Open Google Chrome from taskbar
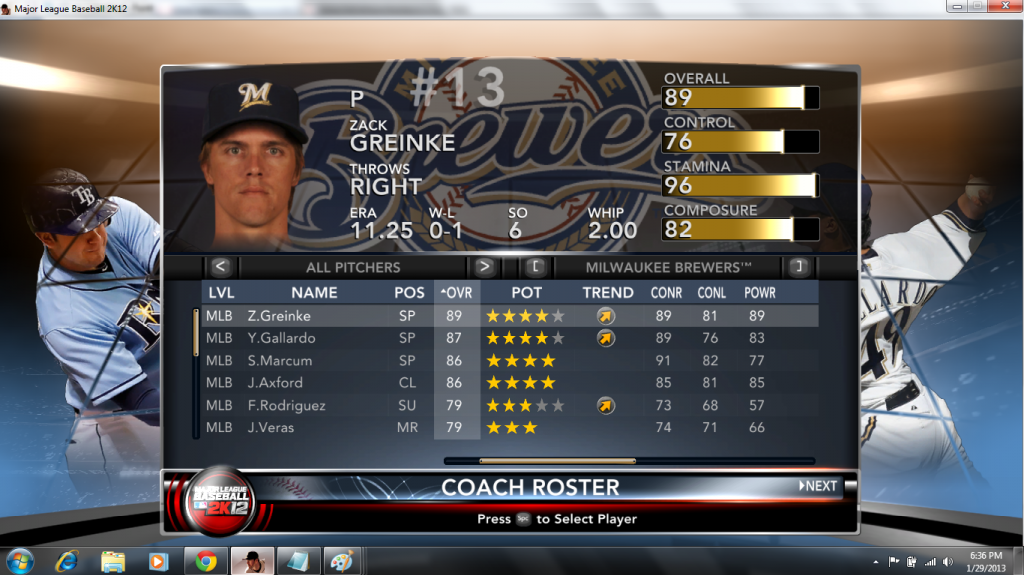This screenshot has height=575, width=1024. (x=206, y=560)
